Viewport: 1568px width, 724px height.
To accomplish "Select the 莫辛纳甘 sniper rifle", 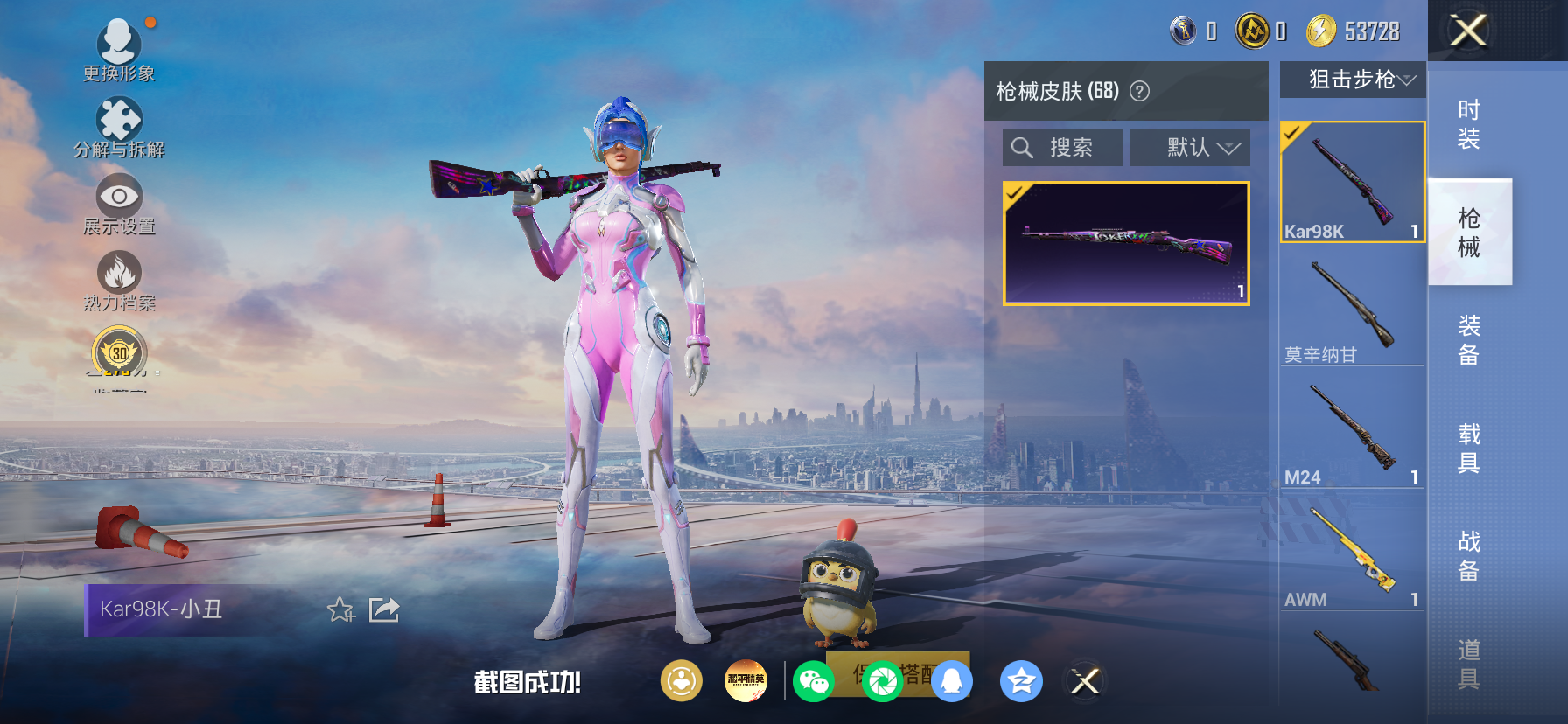I will pos(1352,302).
